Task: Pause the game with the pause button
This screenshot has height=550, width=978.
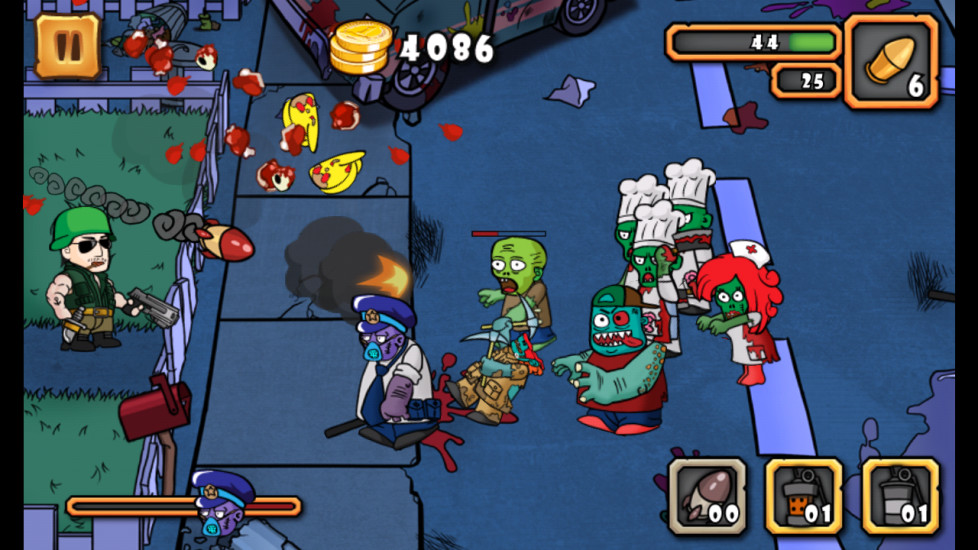Action: [68, 46]
